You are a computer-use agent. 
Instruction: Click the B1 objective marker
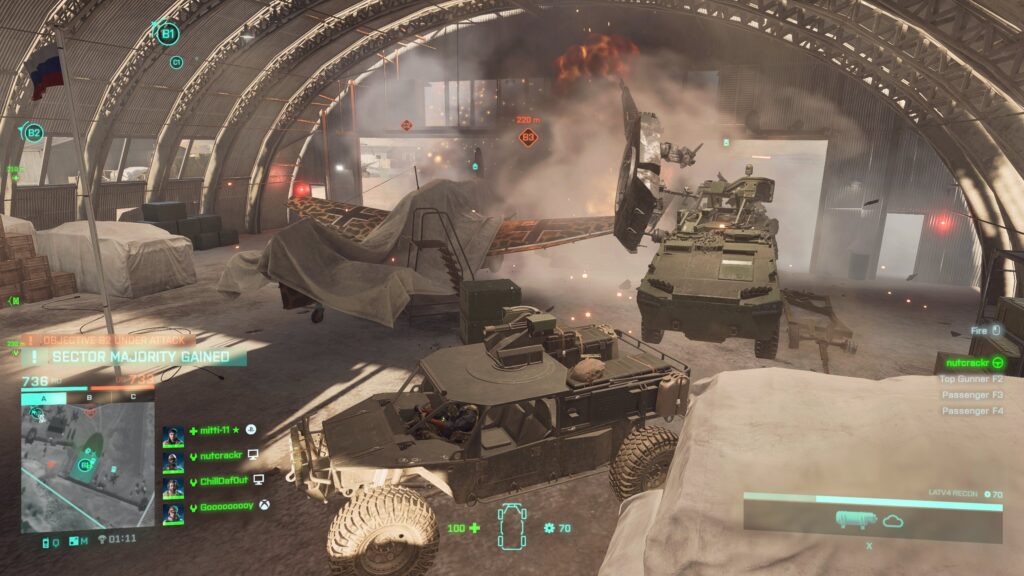click(x=168, y=34)
